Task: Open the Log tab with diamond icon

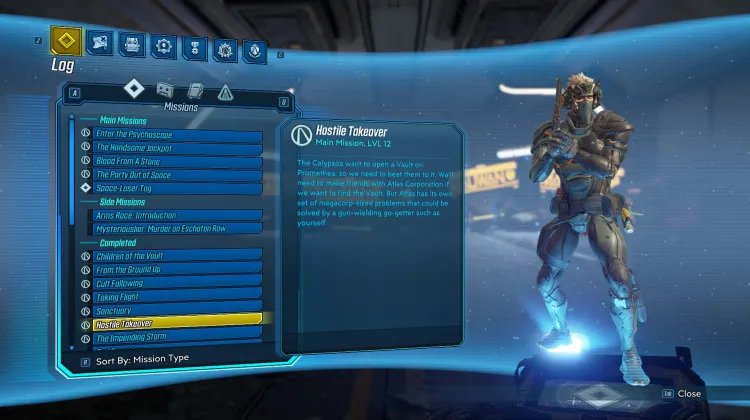Action: click(66, 42)
